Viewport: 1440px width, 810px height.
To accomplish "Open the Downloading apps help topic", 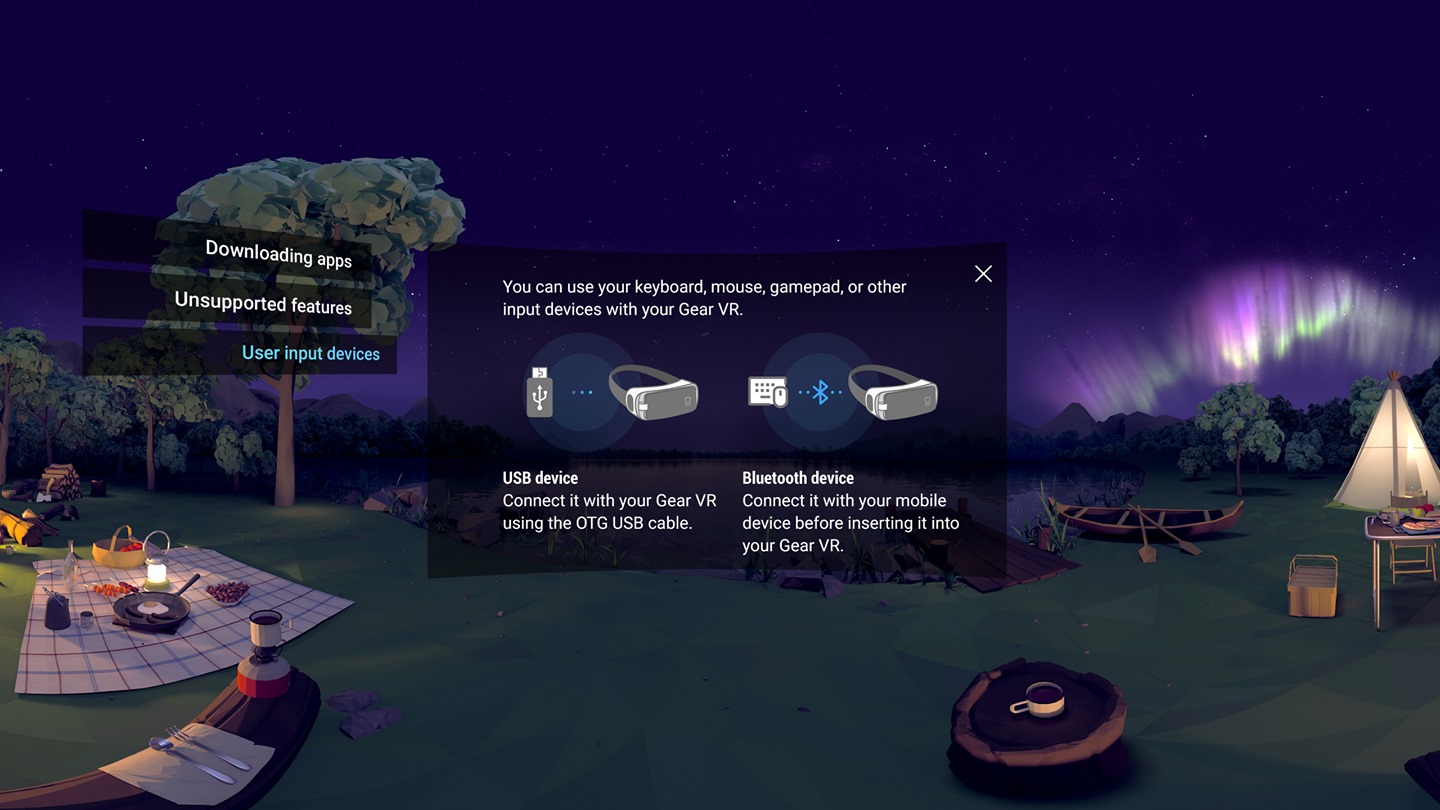I will tap(278, 254).
